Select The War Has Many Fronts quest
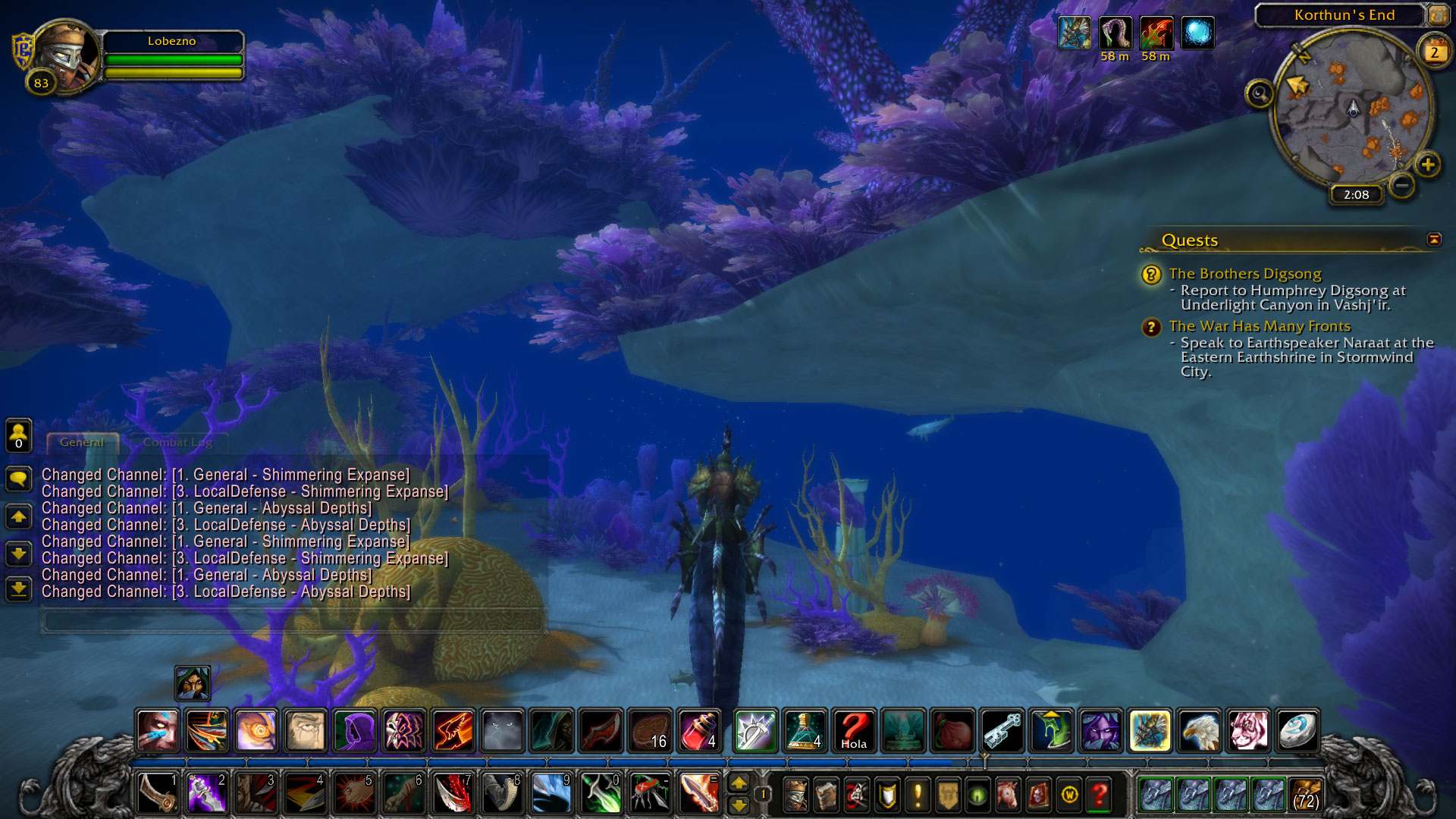Image resolution: width=1456 pixels, height=819 pixels. (1259, 326)
